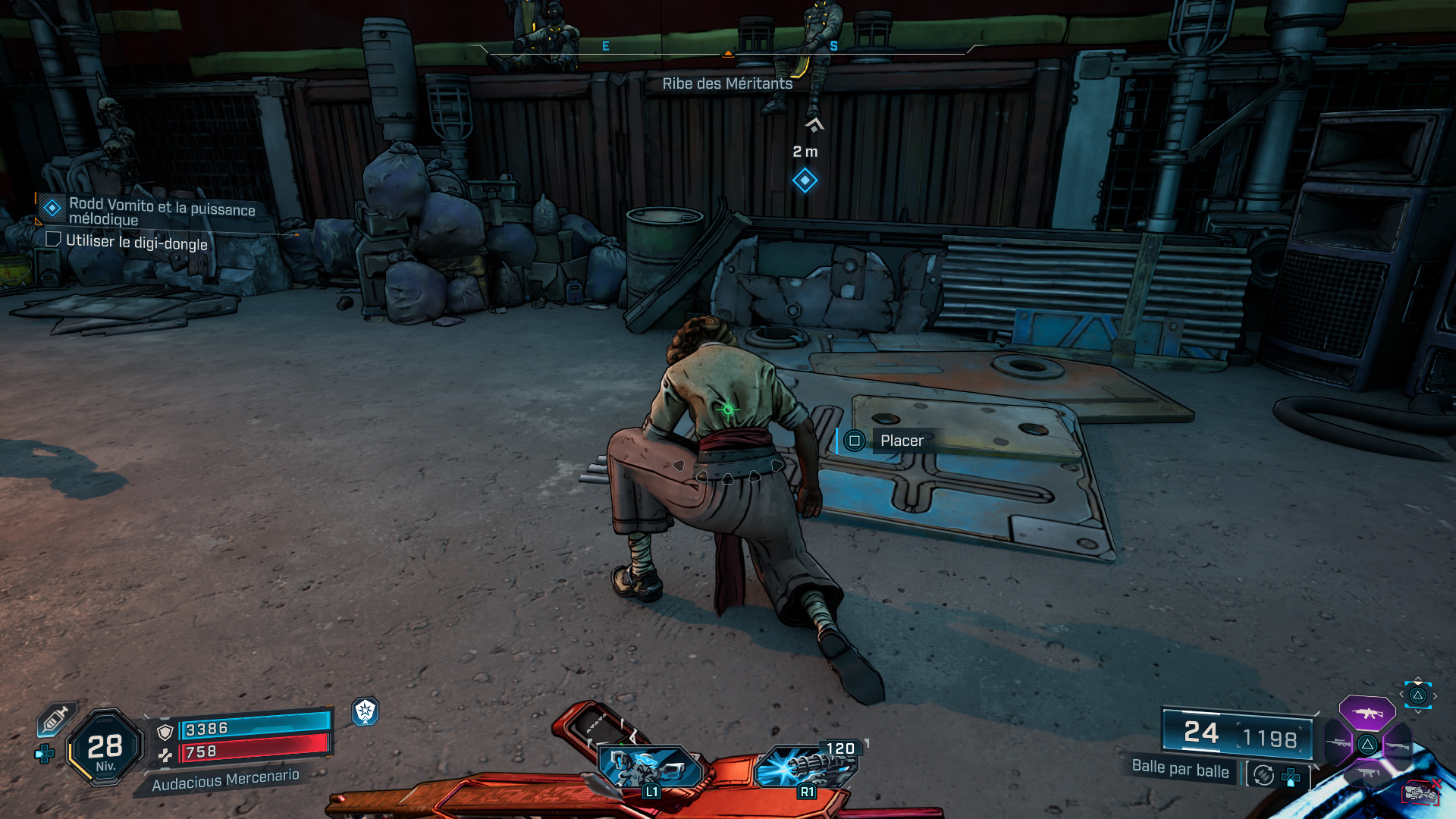Toggle the d-pad down firing mode switch

[x=1291, y=777]
